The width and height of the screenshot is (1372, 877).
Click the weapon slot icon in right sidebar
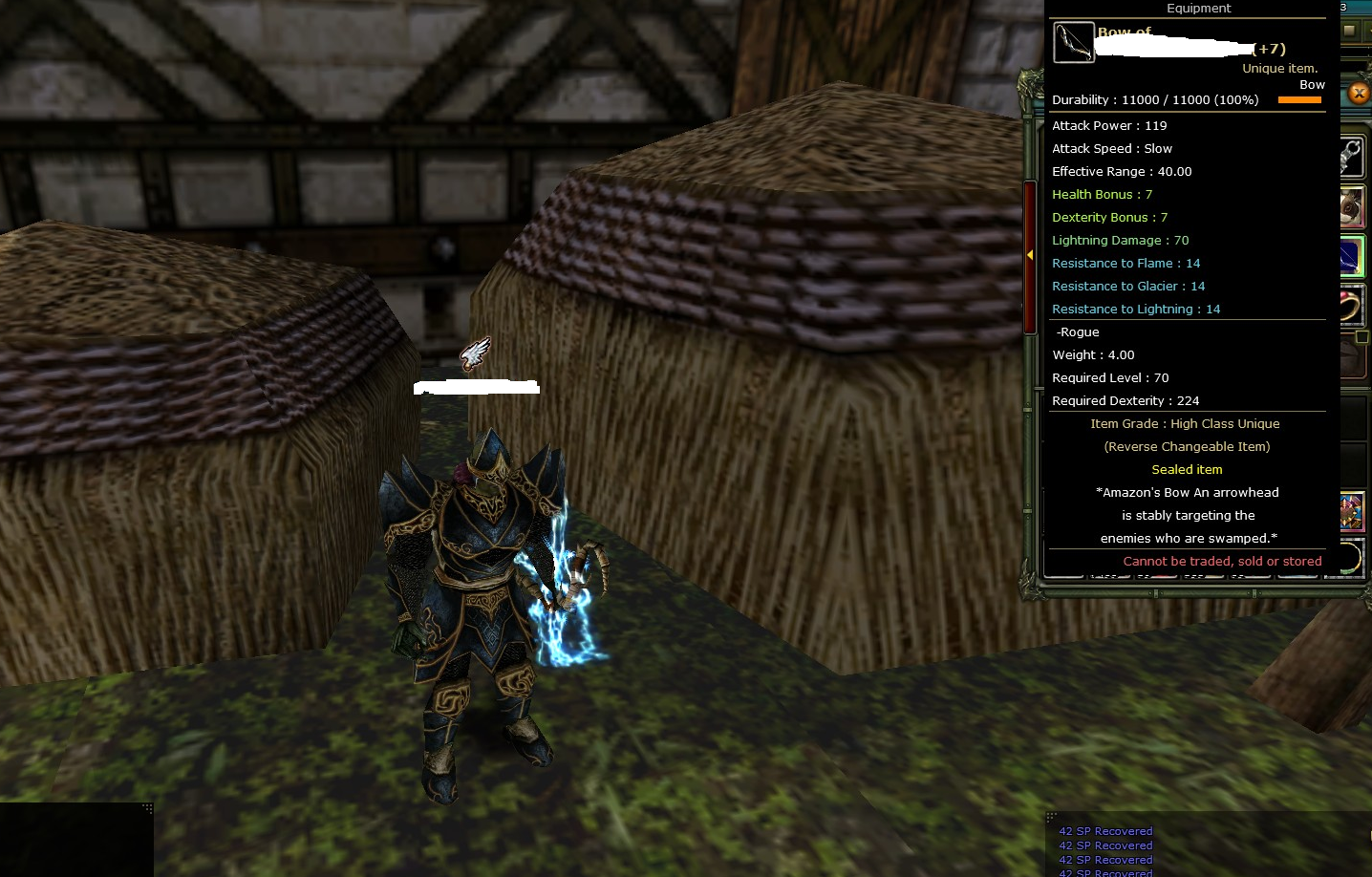coord(1353,156)
